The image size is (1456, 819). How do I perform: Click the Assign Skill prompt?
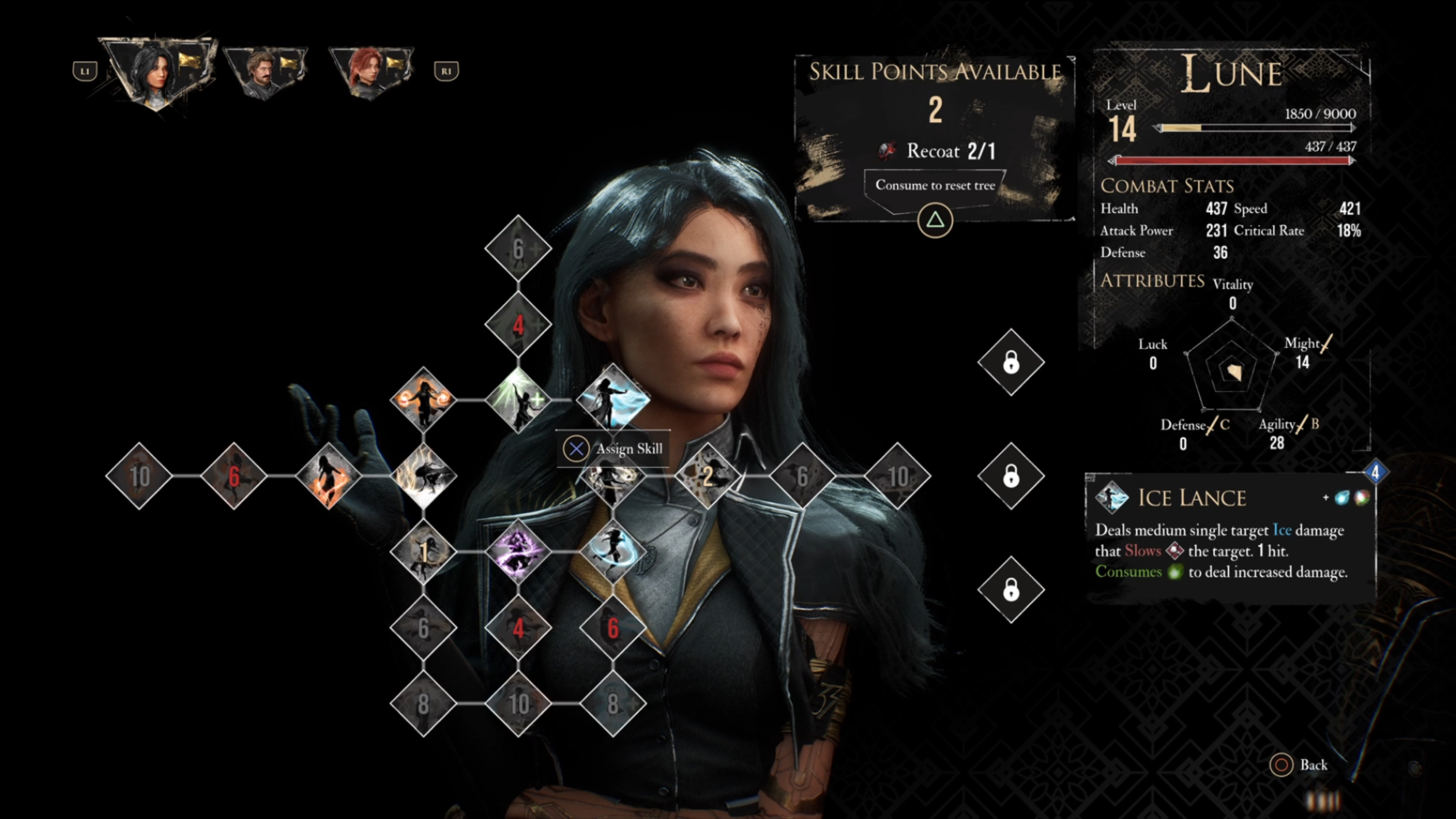click(613, 449)
